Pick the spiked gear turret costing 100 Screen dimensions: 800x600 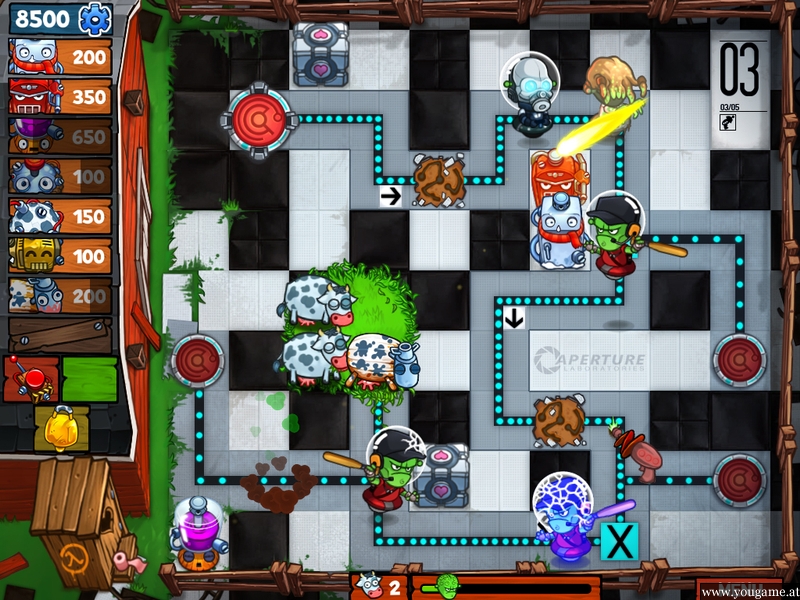pos(60,177)
